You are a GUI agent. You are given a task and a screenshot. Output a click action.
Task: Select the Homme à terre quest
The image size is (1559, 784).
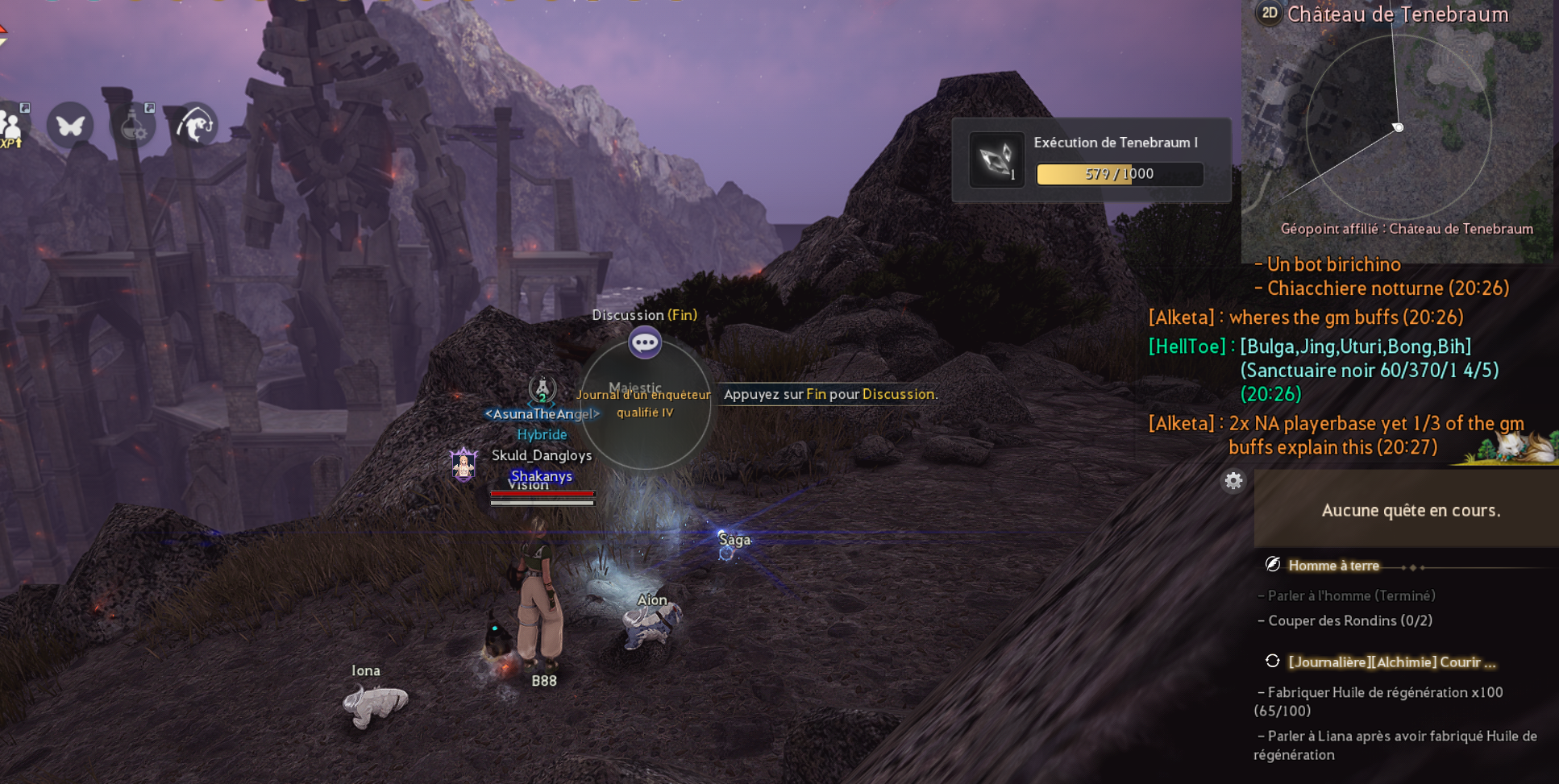pyautogui.click(x=1333, y=566)
